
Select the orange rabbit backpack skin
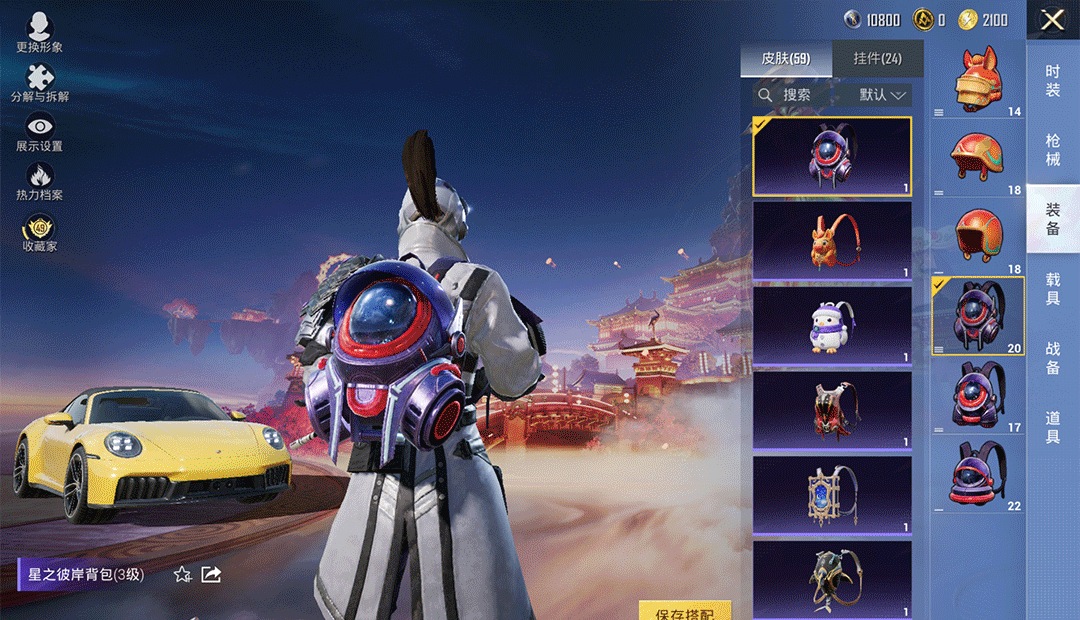[x=832, y=241]
